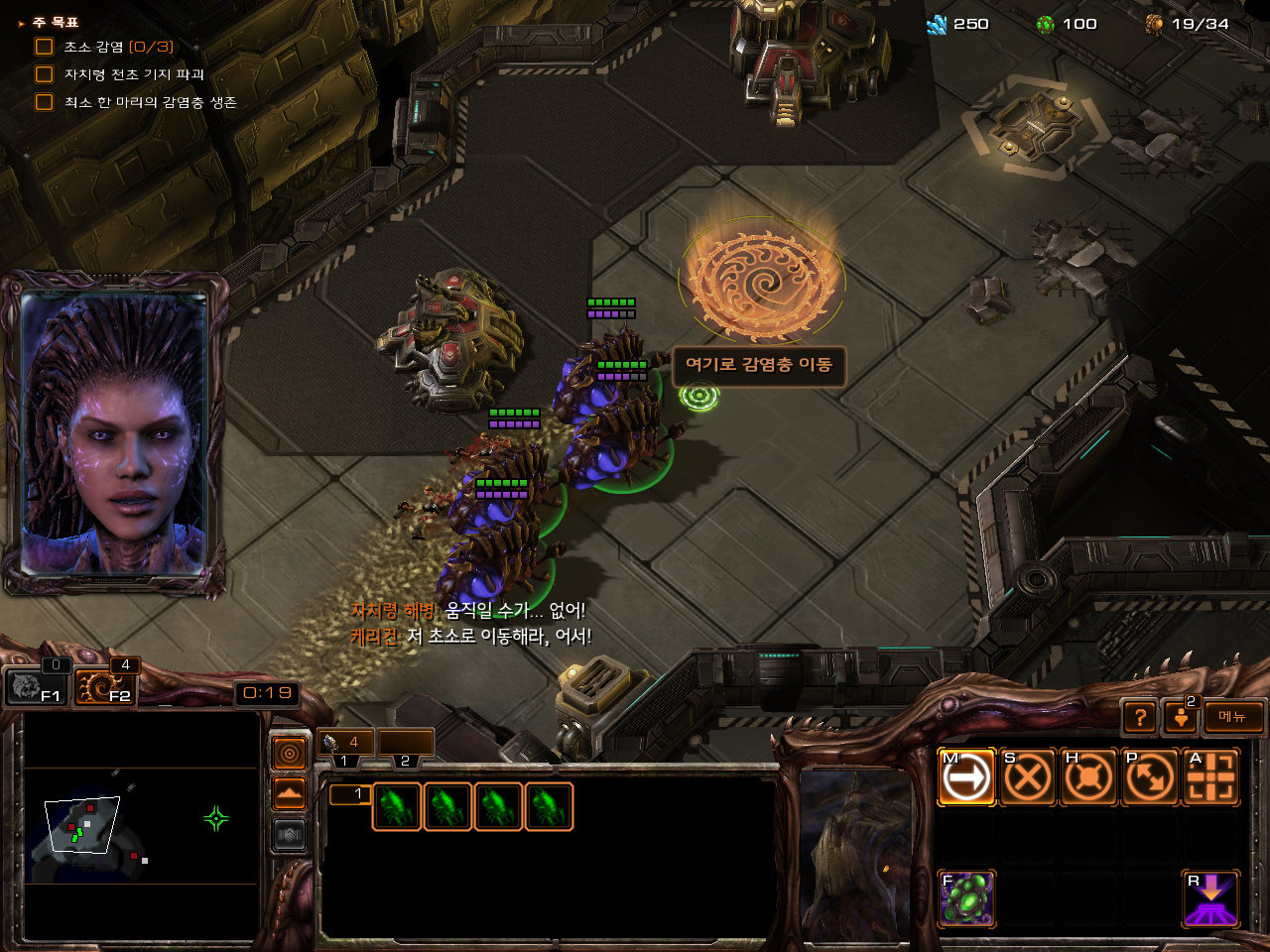Activate the purple Burrow ability
Image resolution: width=1270 pixels, height=952 pixels.
pos(1211,898)
